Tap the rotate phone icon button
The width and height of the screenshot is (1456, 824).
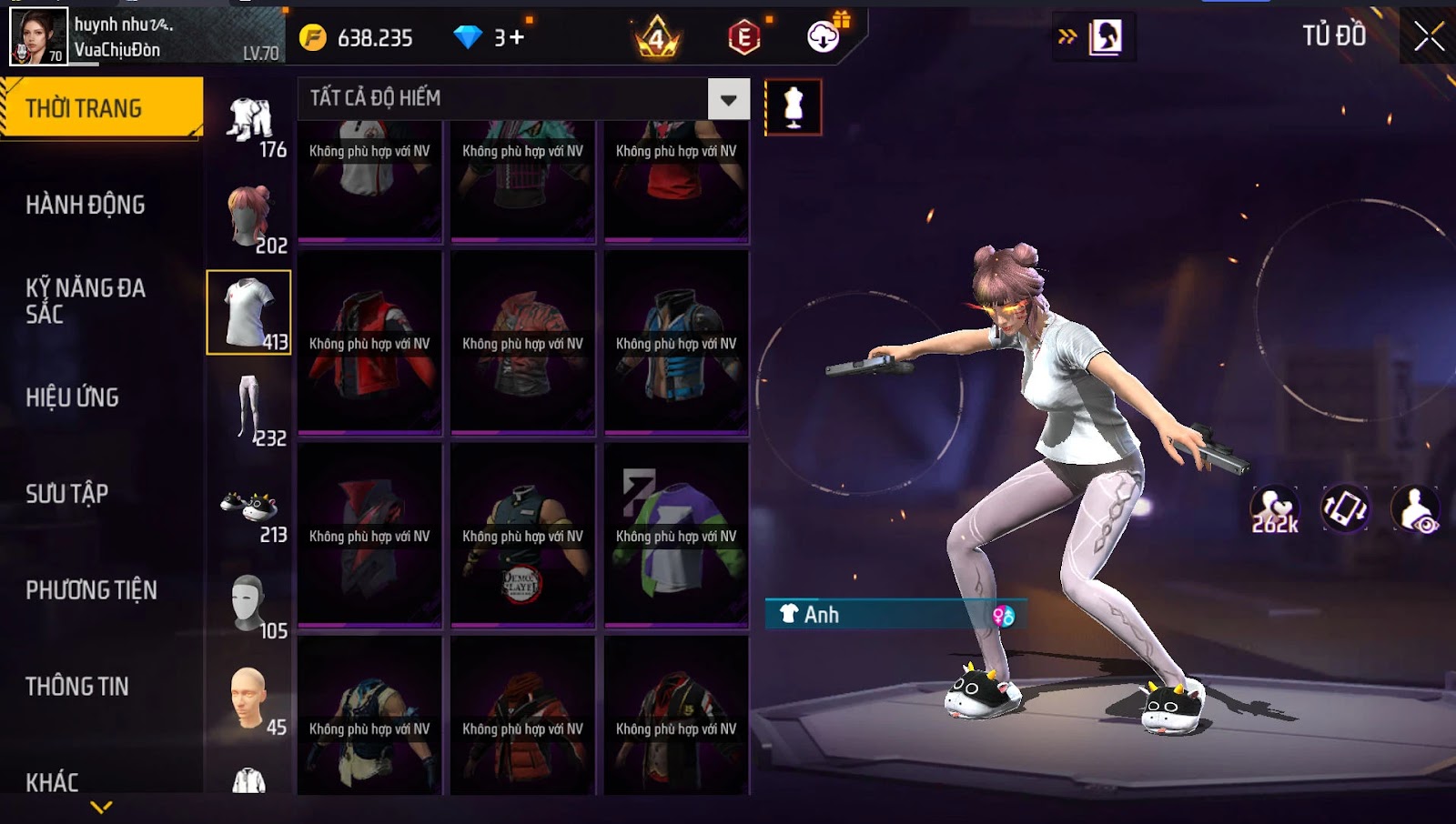1345,509
